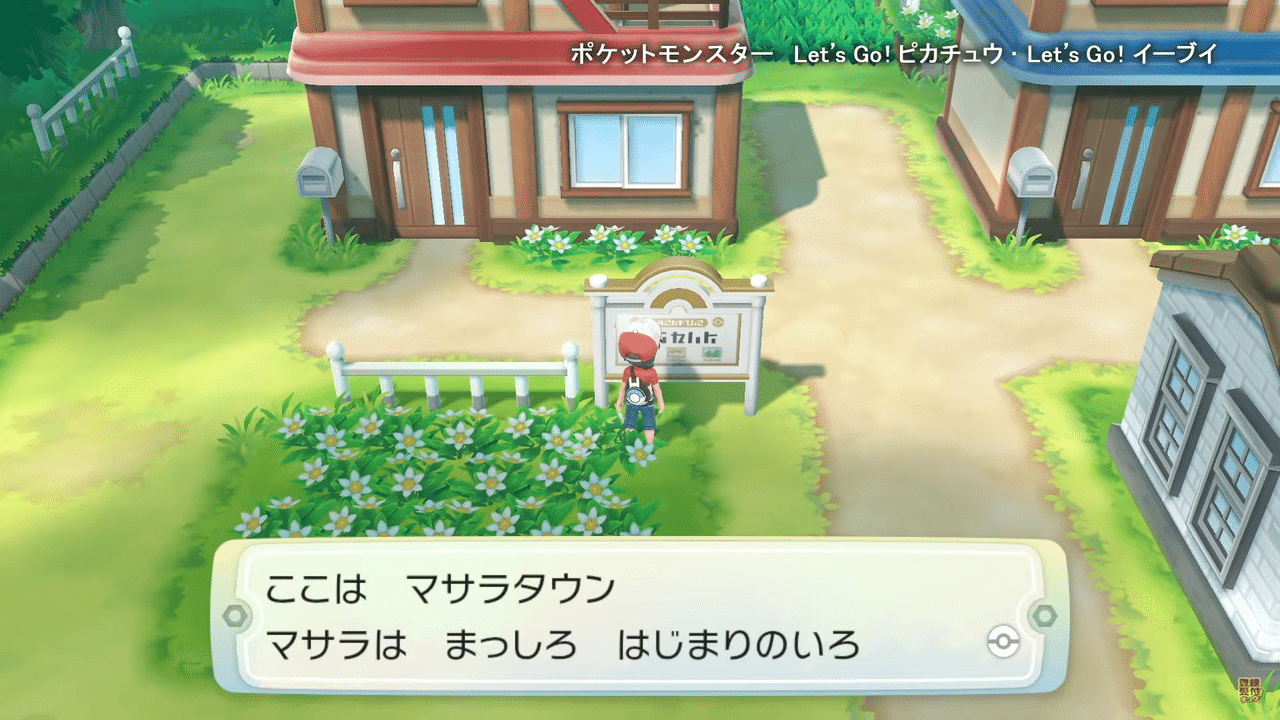Click the Poké Ball on the trainer's backpack
The image size is (1280, 720).
pos(636,395)
